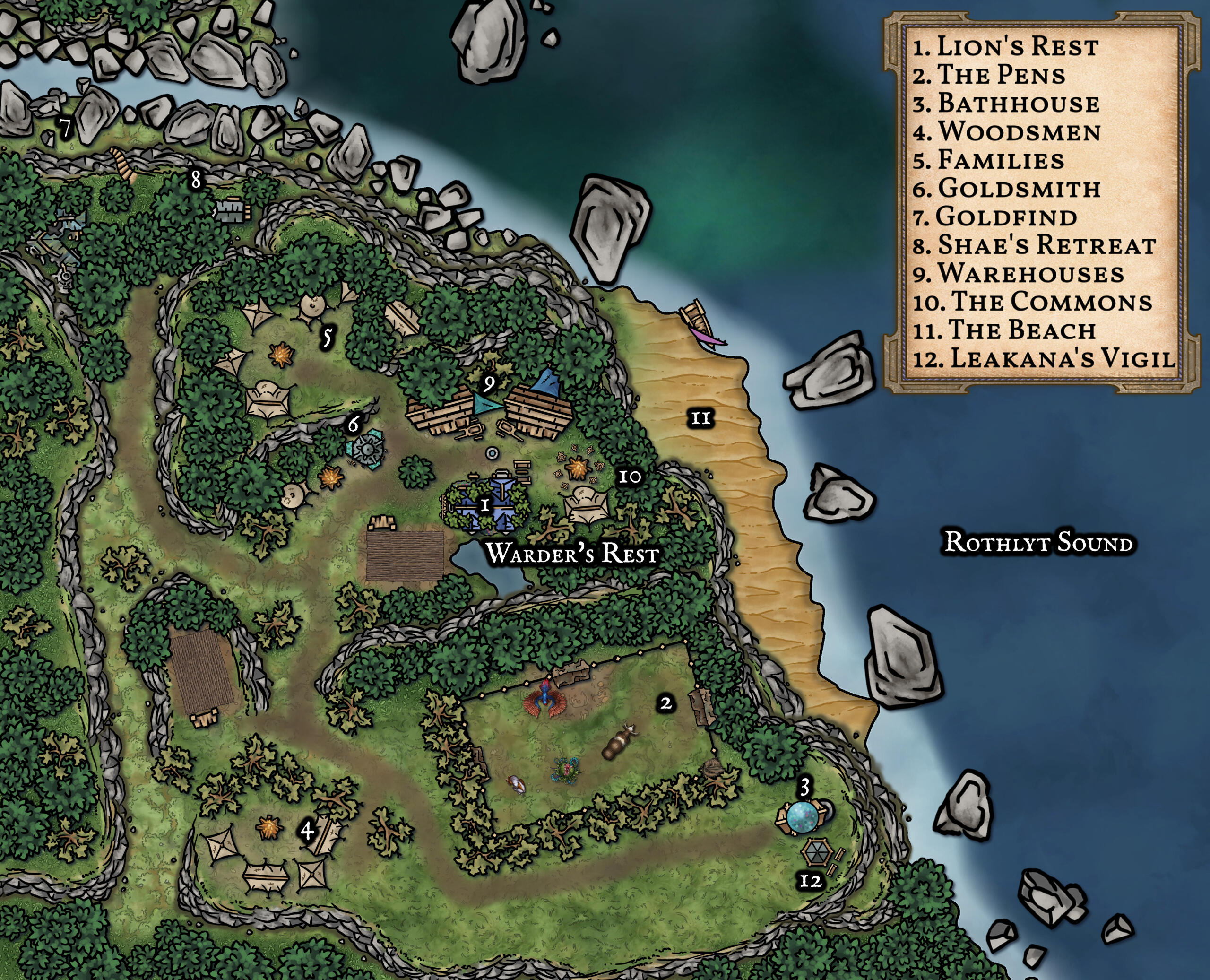Image resolution: width=1210 pixels, height=980 pixels.
Task: Pick the Bathhouse legend entry
Action: click(x=1006, y=104)
